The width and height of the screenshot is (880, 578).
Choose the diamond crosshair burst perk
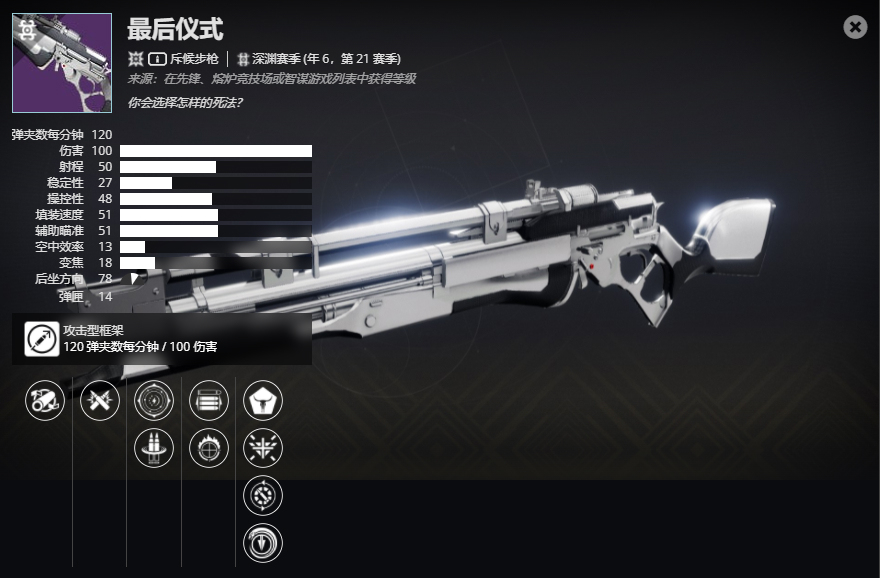pos(263,447)
